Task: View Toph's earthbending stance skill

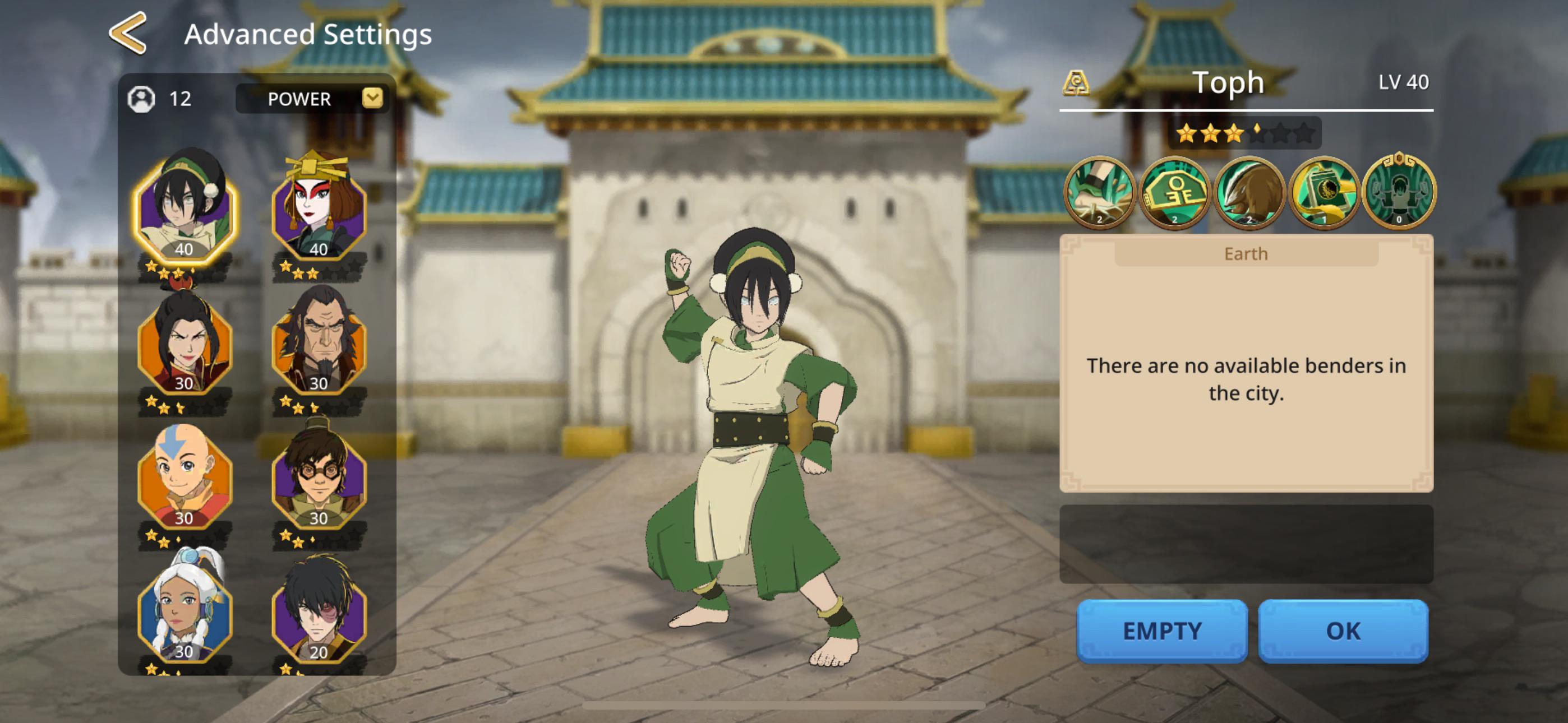Action: pos(1399,193)
